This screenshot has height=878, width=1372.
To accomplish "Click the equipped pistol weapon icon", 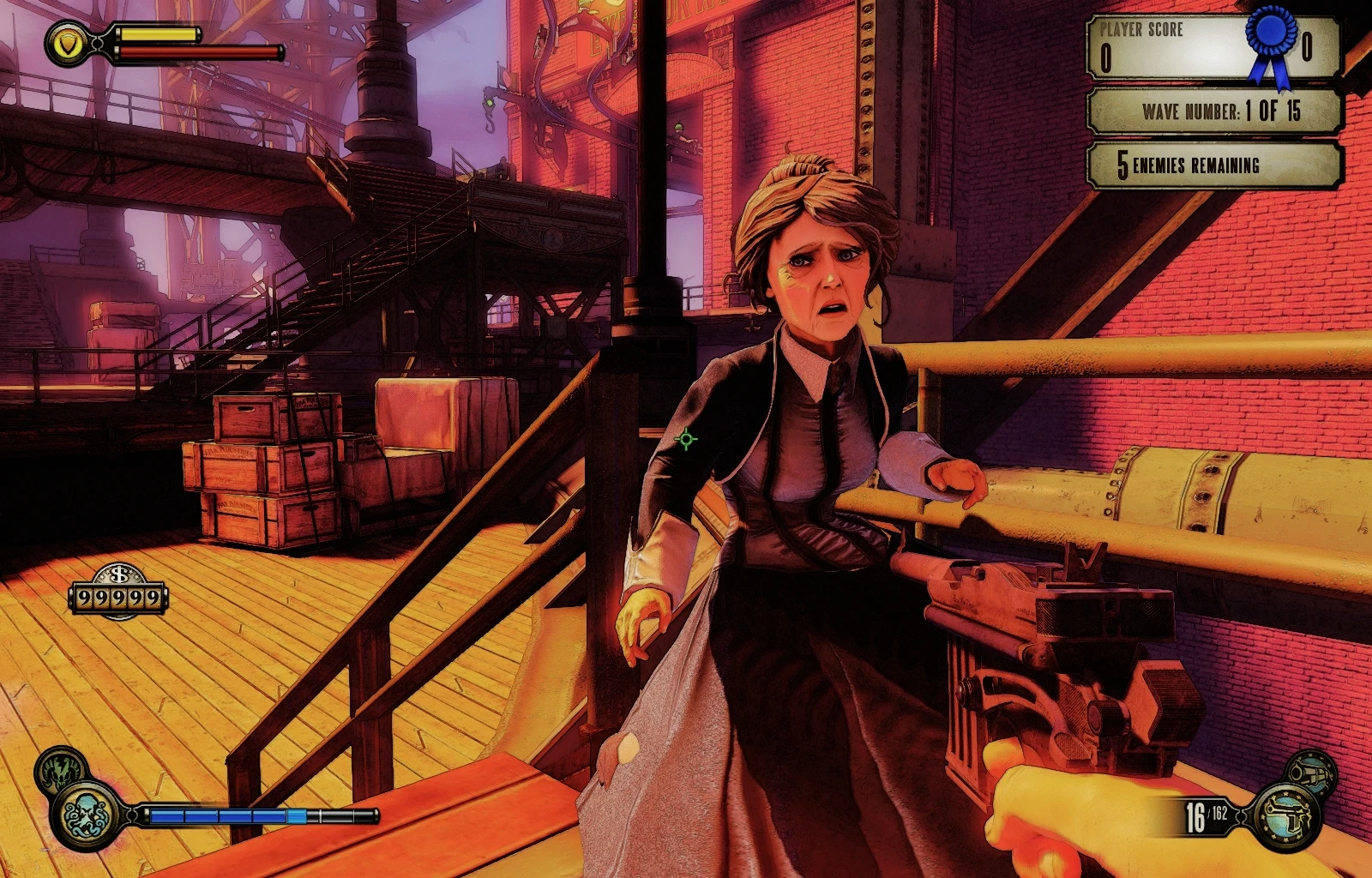I will [1286, 816].
